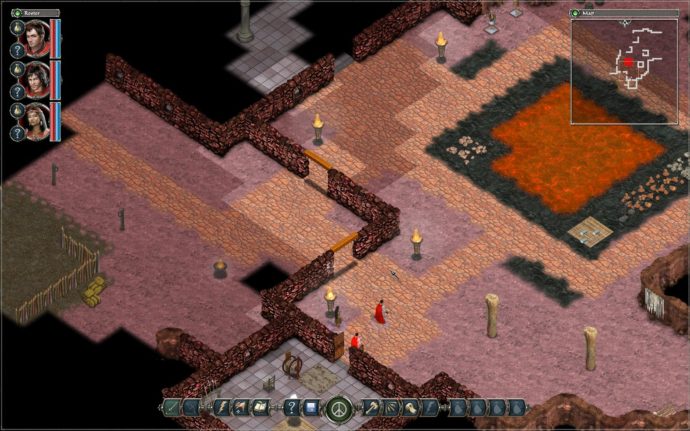Collapse the Map panel with its green button

tap(576, 13)
